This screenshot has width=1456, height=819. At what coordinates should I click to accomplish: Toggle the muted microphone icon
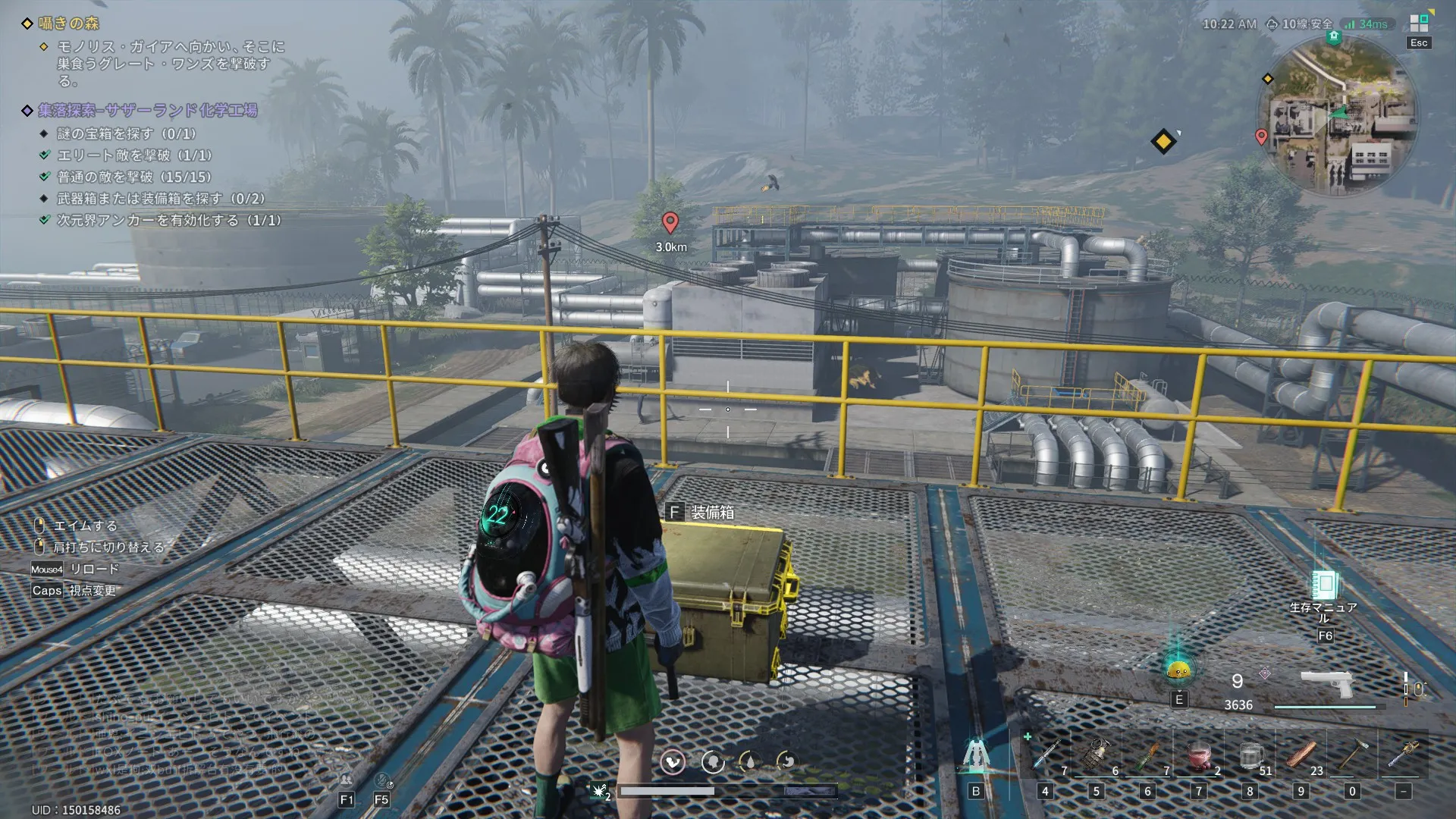[382, 780]
